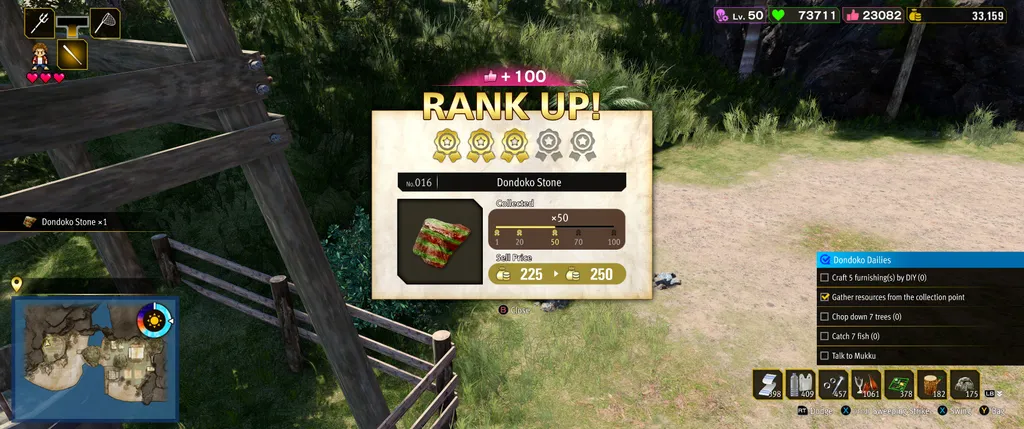Select the bug net tool slot
Viewport: 1024px width, 429px height.
point(105,23)
